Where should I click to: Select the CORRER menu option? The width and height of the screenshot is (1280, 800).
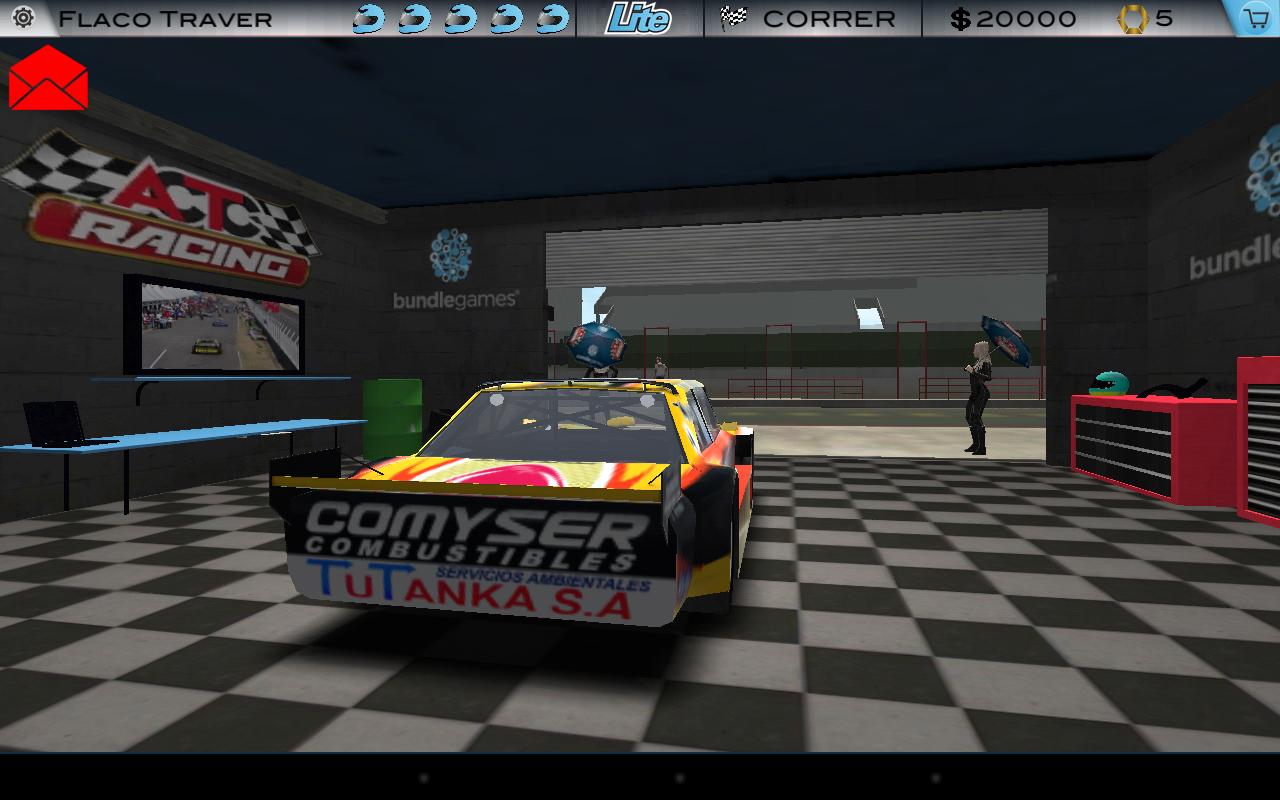(828, 17)
